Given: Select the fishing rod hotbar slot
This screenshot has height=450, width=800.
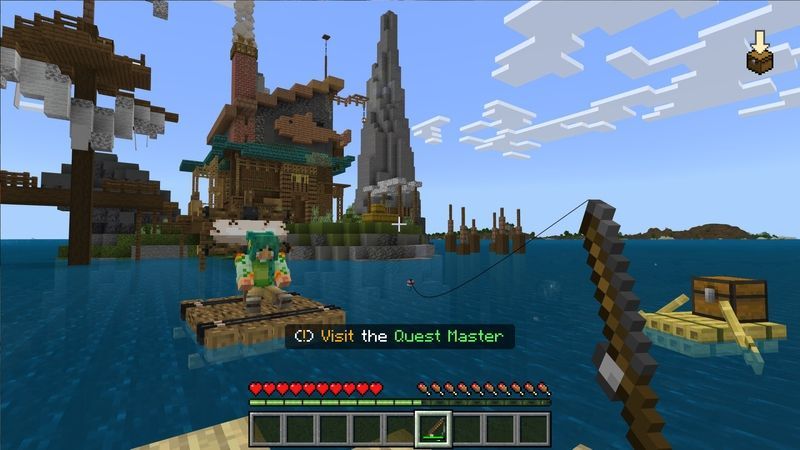Looking at the screenshot, I should 432,428.
